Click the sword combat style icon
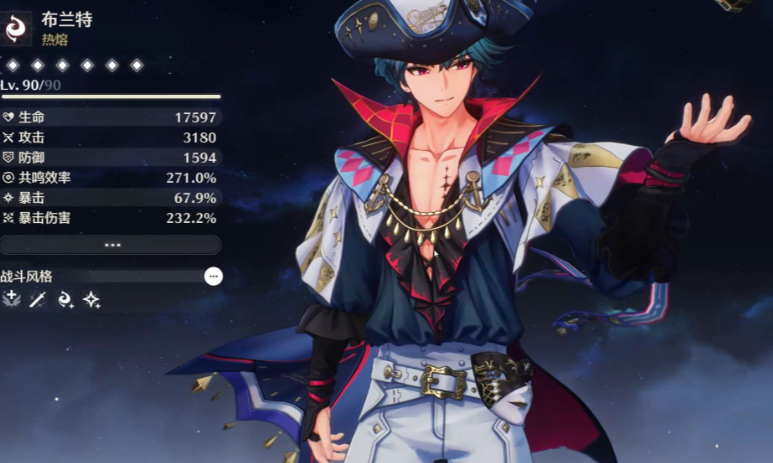Viewport: 773px width, 463px height. [x=38, y=299]
